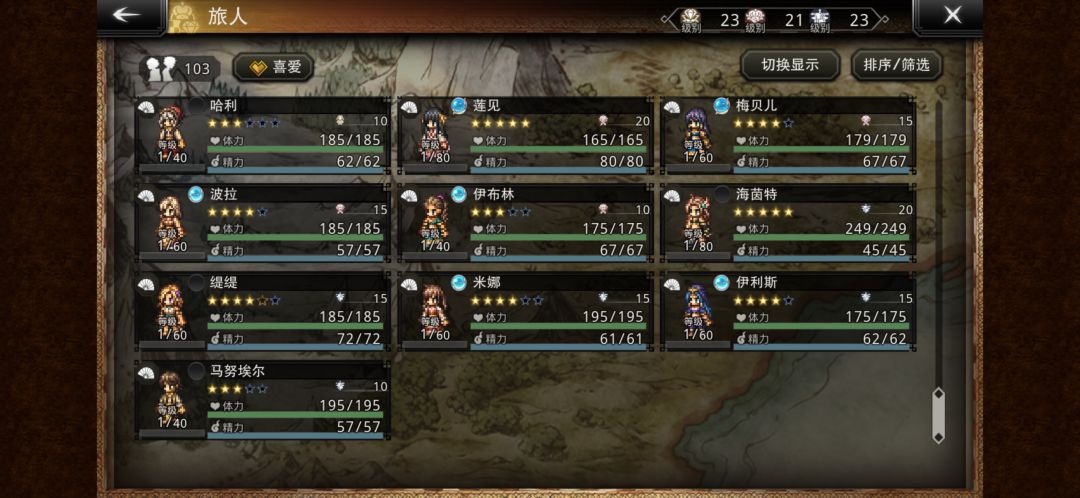Click the traveler list scrollbar handle

938,415
